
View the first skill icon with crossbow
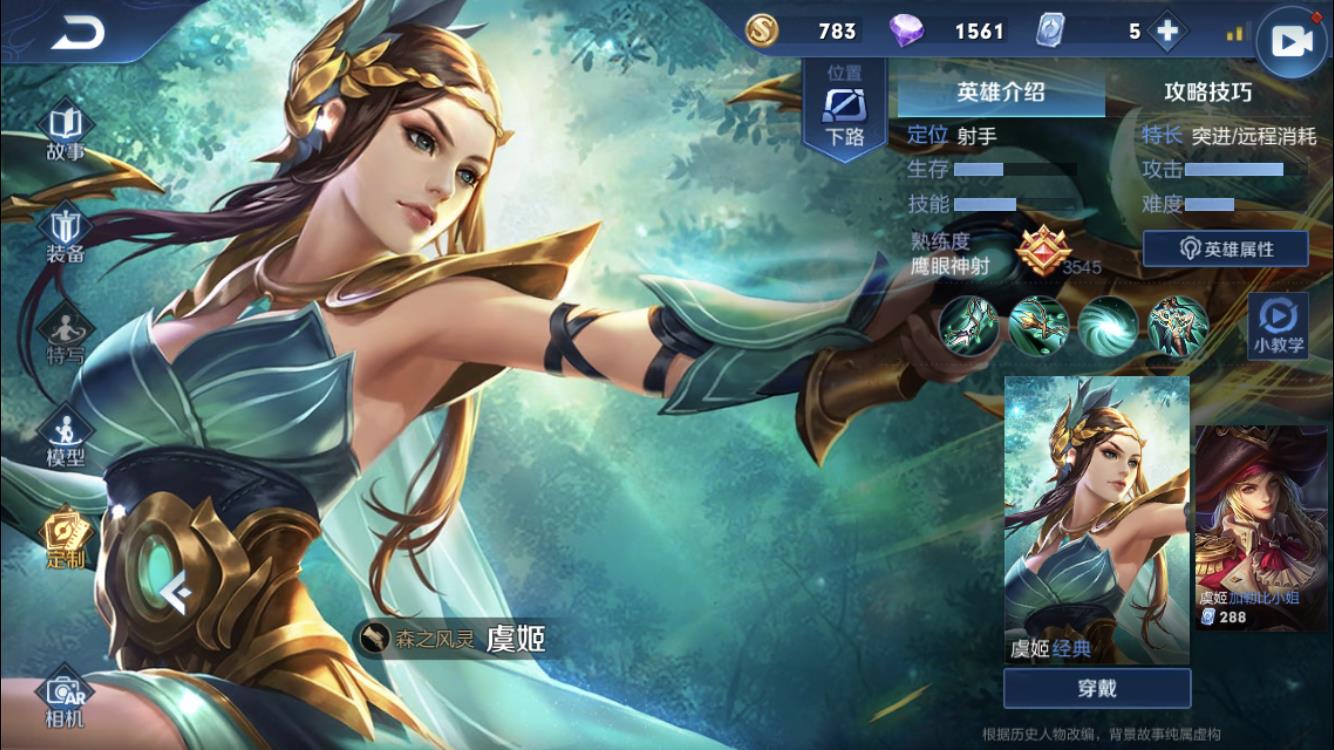[x=968, y=326]
